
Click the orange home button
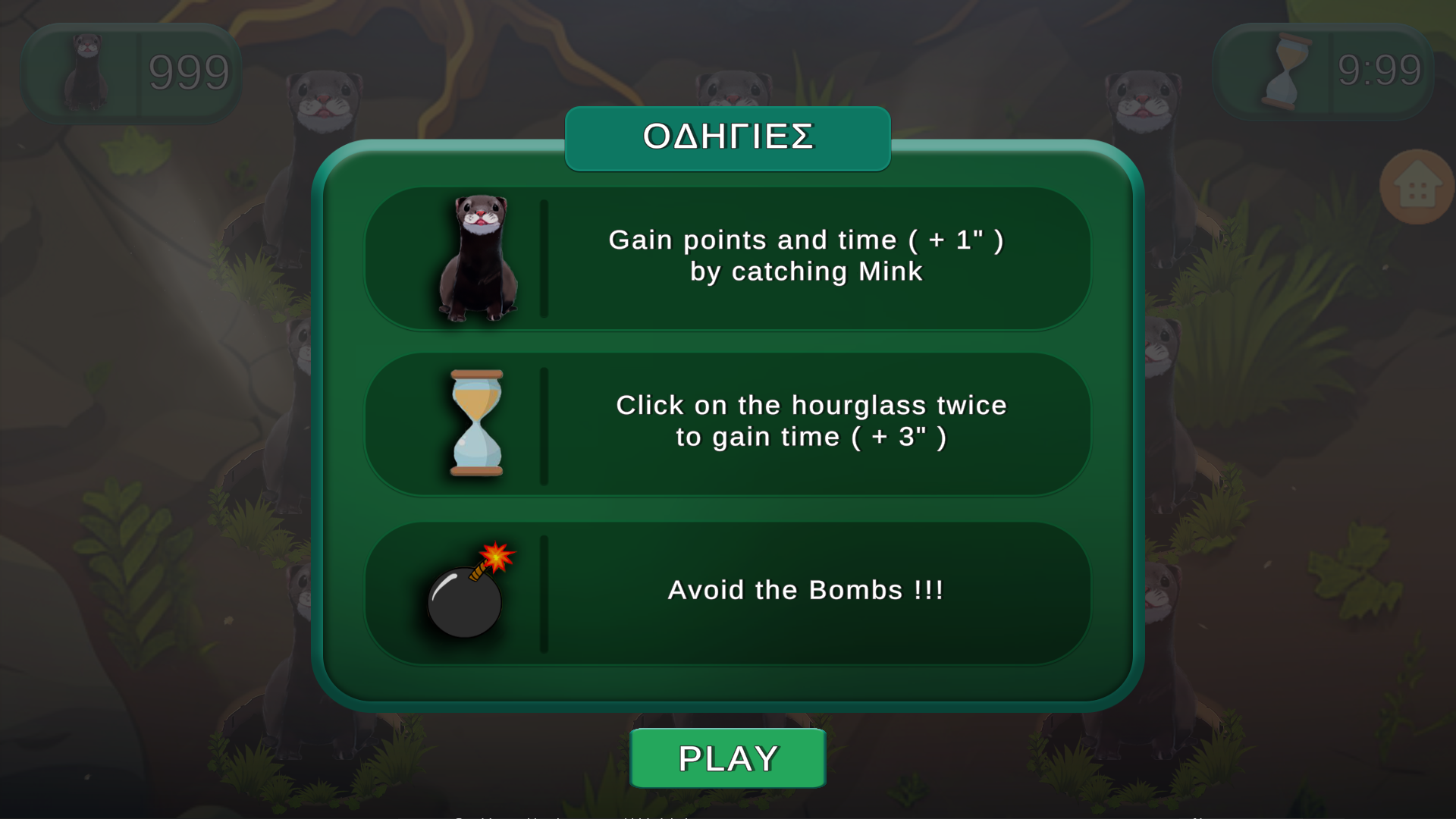point(1417,187)
